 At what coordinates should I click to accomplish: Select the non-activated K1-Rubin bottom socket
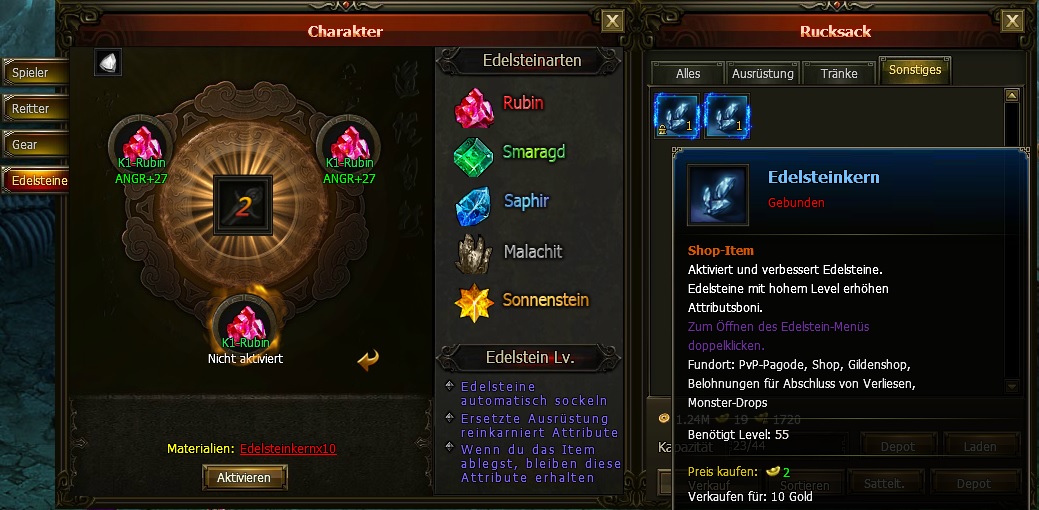click(244, 324)
